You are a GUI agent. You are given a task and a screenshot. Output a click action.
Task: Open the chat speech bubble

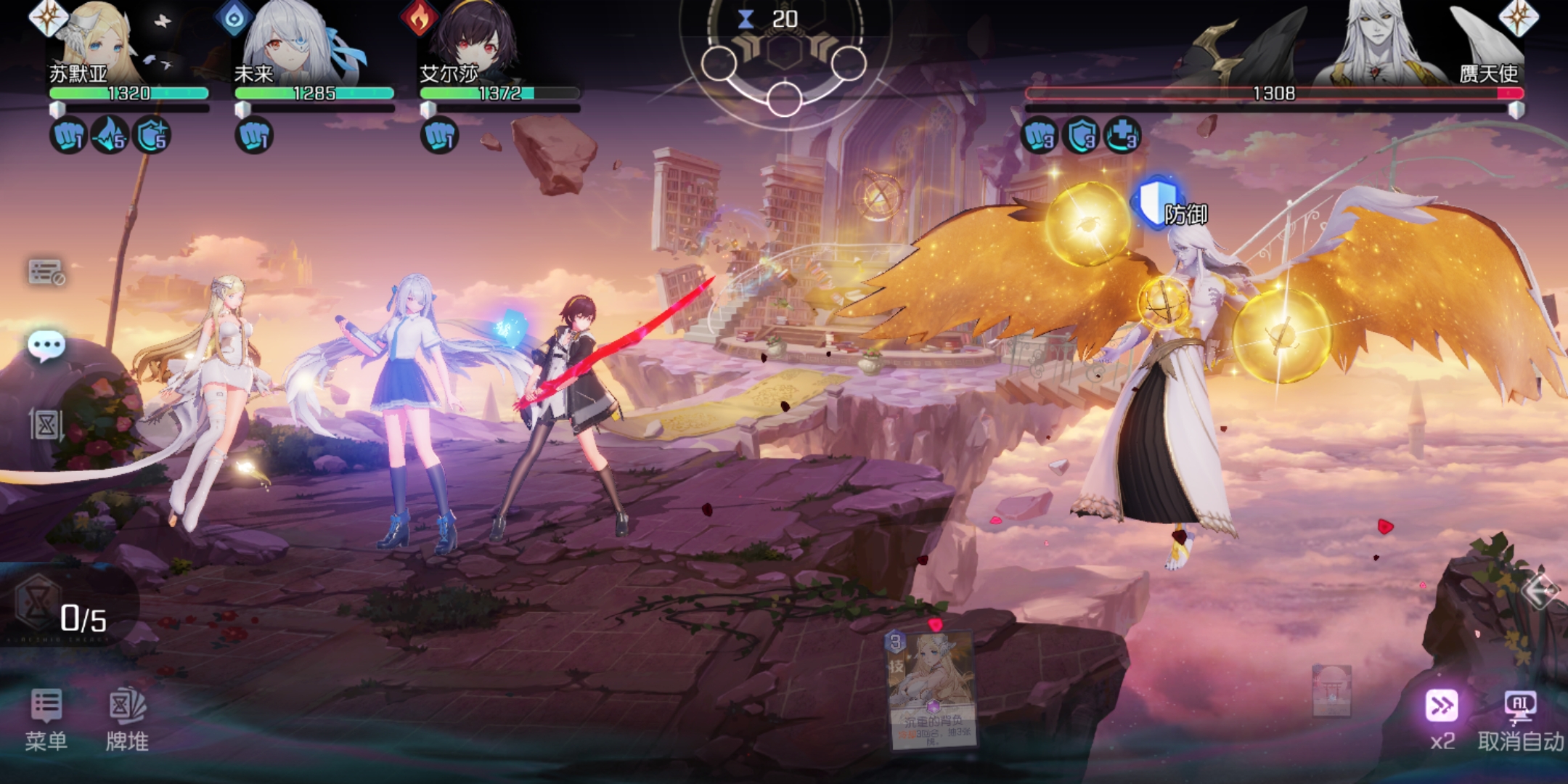tap(46, 346)
